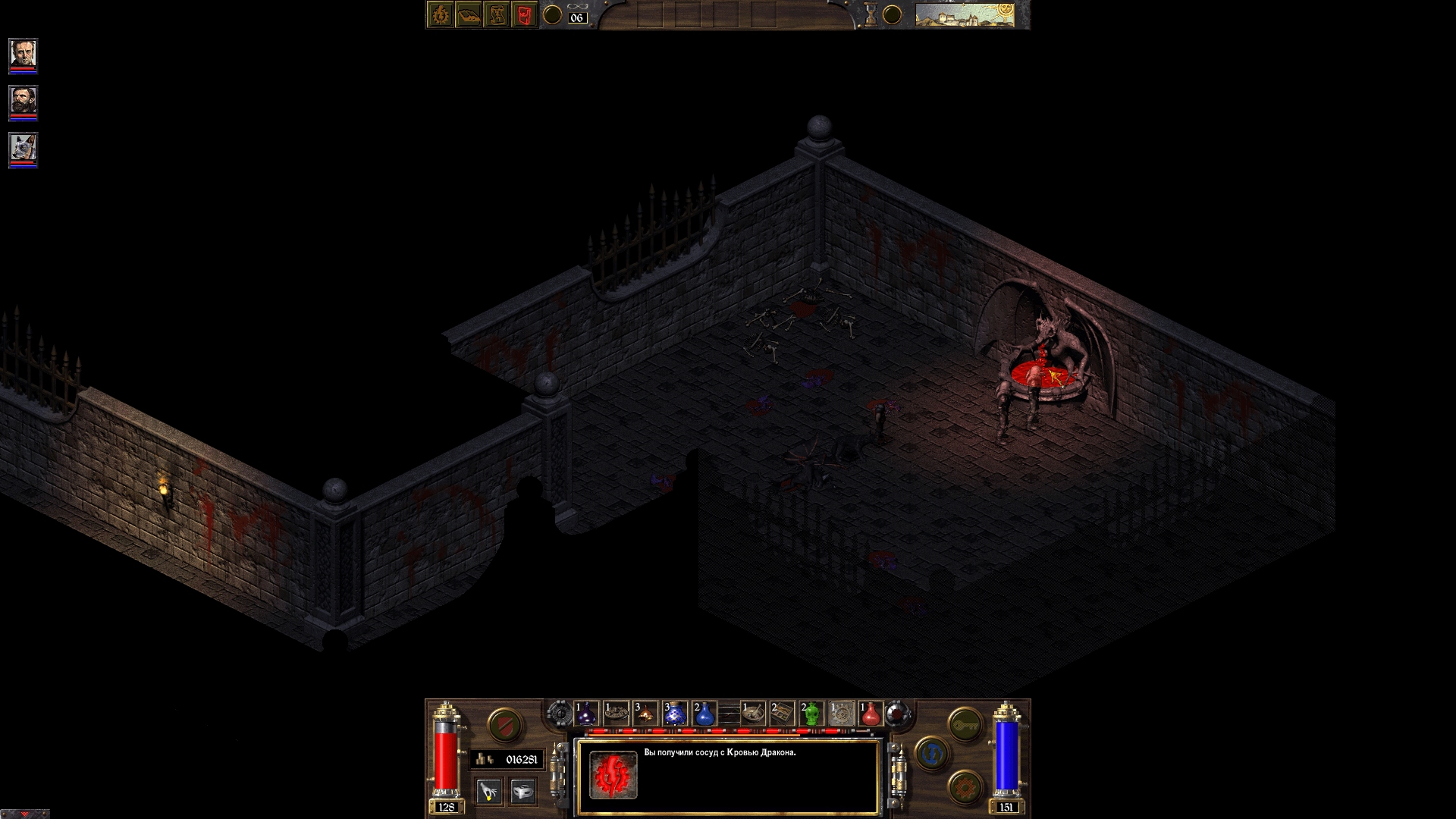Open the character sheet icon on top toolbar
1456x819 pixels.
coord(441,14)
